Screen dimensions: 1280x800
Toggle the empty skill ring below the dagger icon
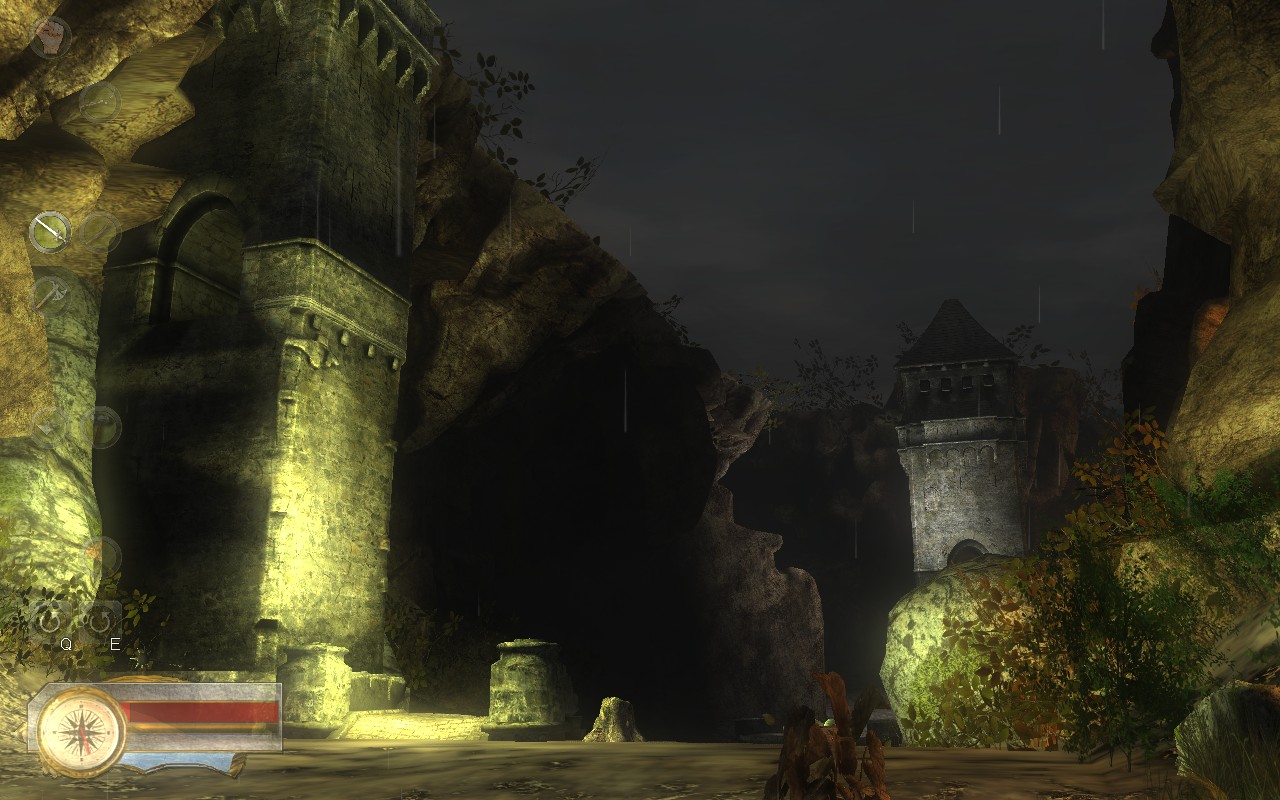click(x=48, y=428)
